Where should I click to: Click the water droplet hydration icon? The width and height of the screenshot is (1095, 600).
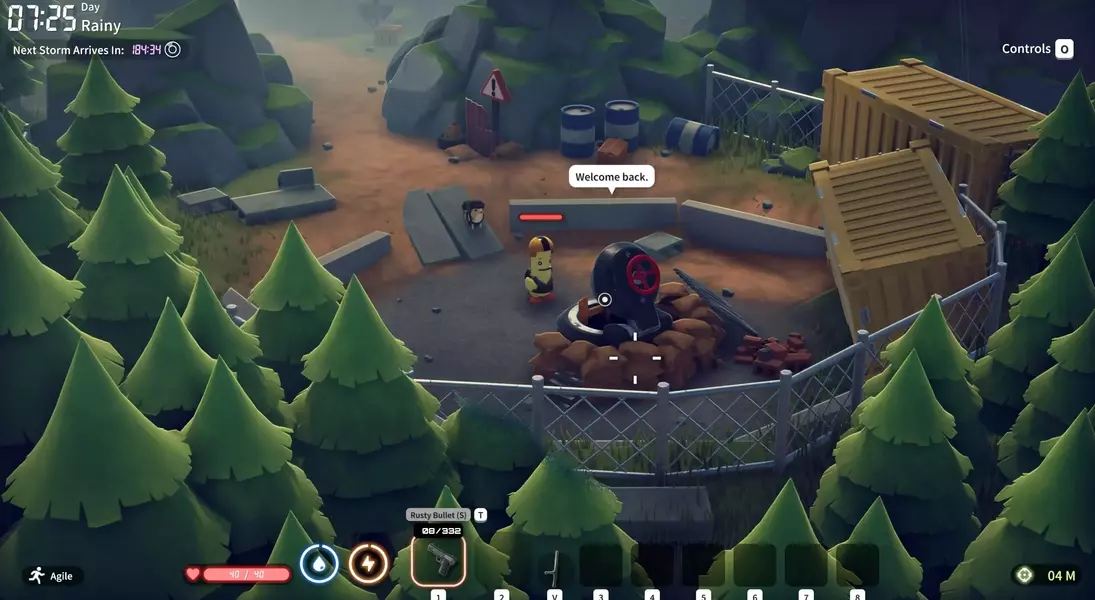click(x=319, y=564)
